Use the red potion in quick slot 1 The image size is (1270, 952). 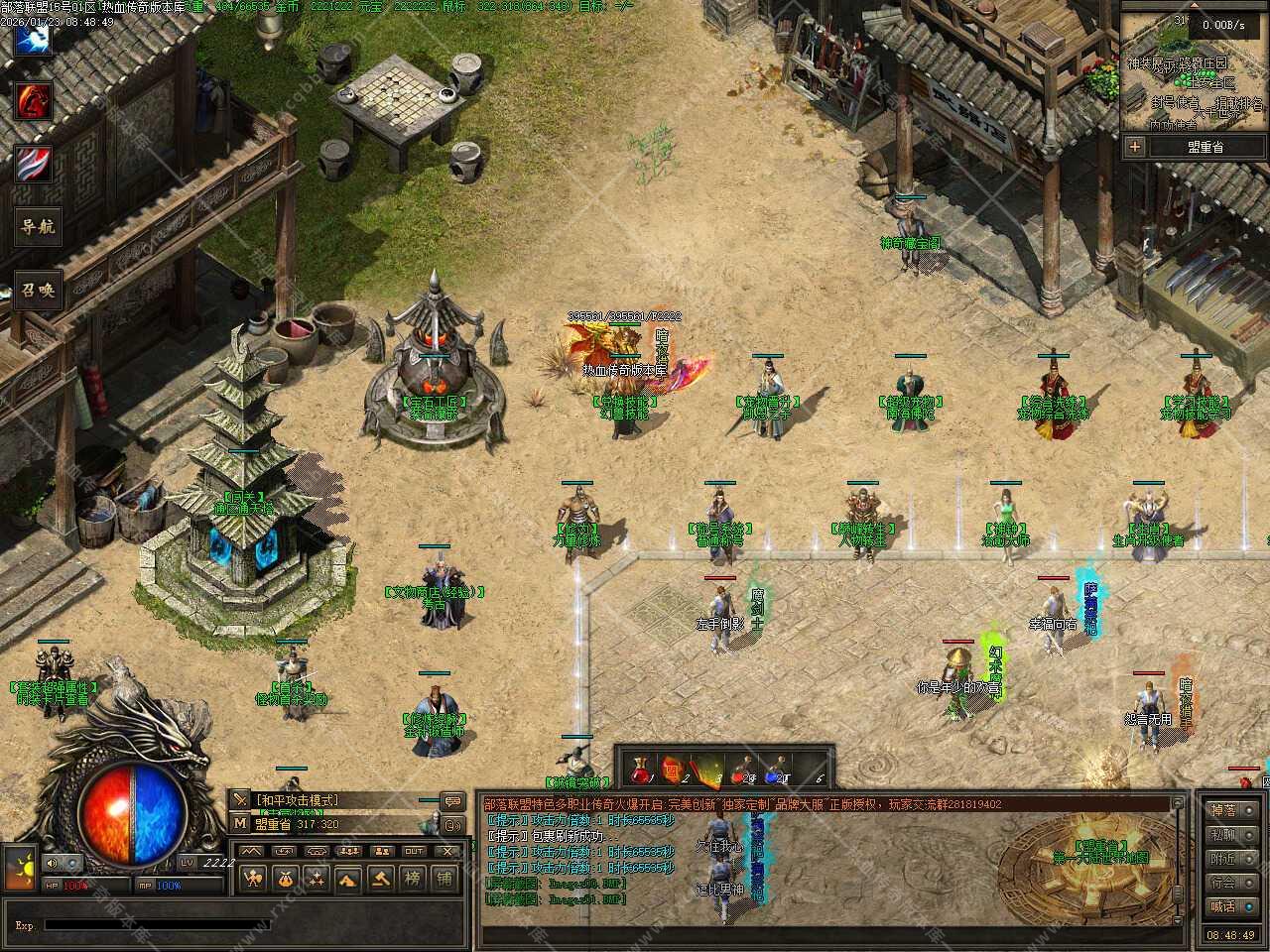tap(642, 770)
